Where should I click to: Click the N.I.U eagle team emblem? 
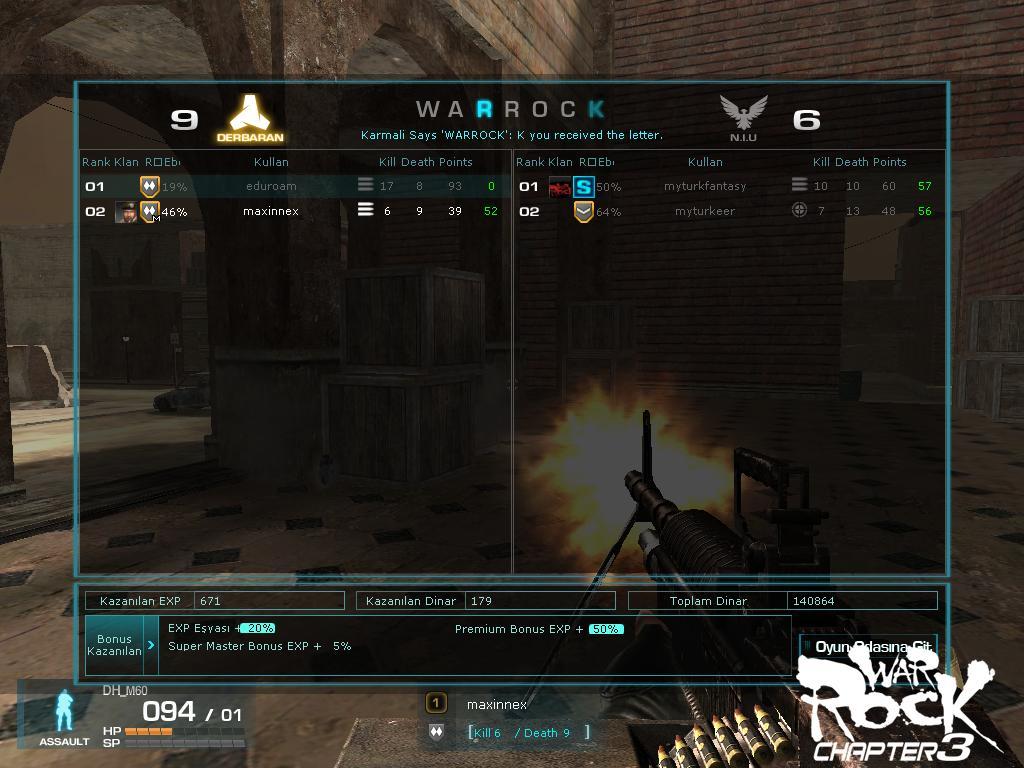[x=743, y=114]
